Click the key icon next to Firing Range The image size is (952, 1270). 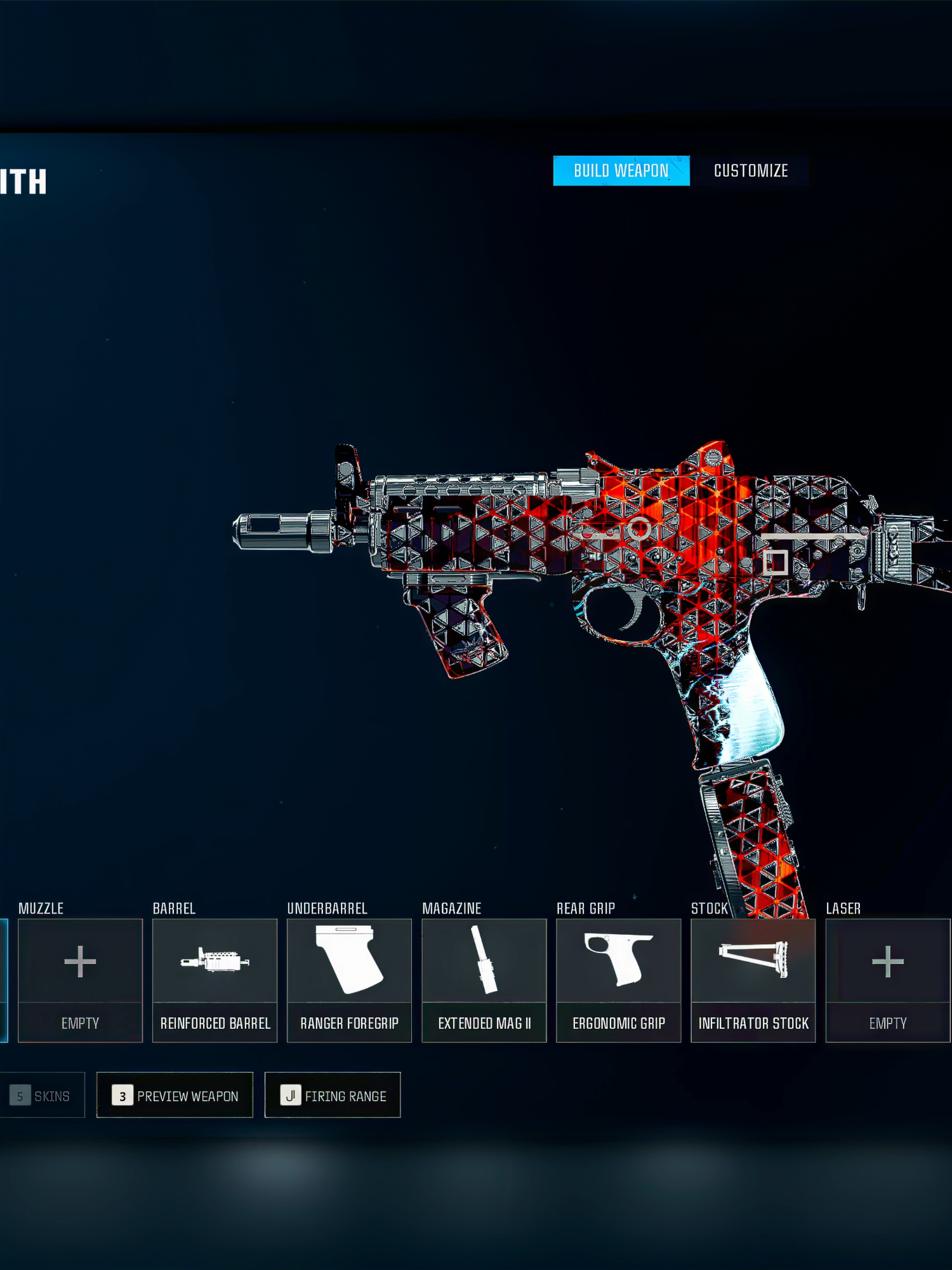point(291,1095)
